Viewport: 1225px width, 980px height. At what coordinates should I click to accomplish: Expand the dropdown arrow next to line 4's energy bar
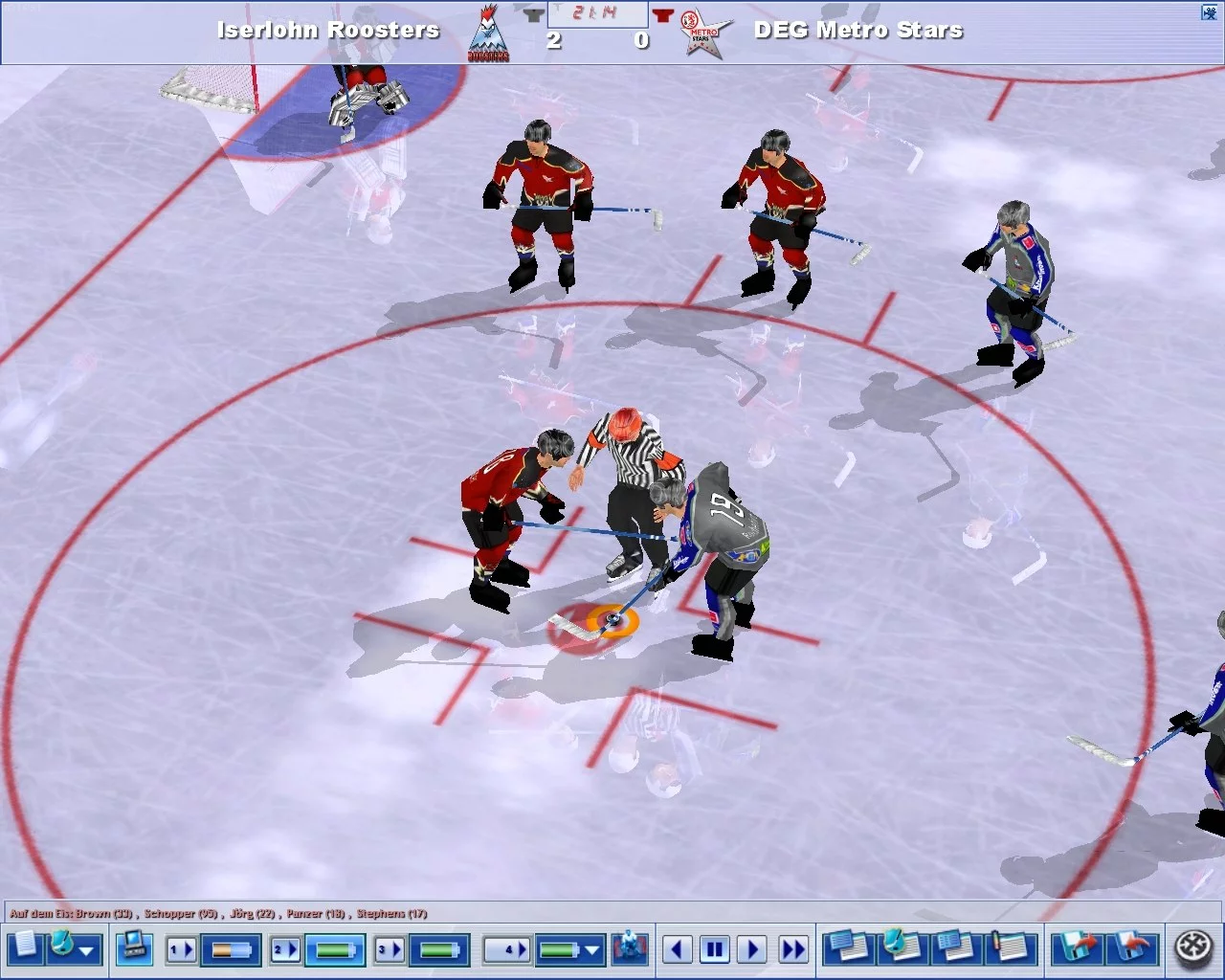[591, 952]
